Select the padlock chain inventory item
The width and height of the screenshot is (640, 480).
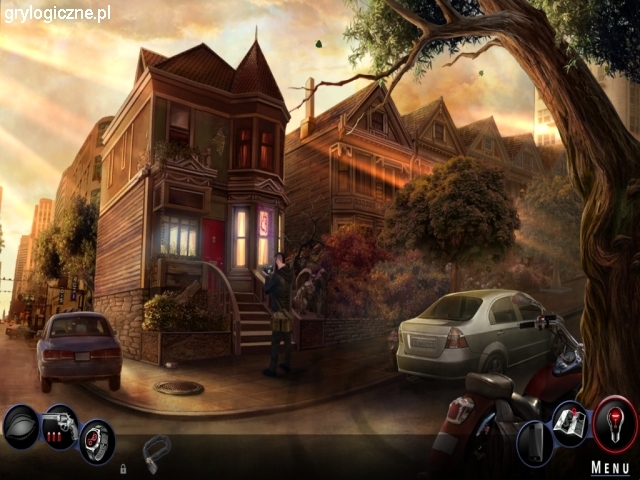click(x=156, y=450)
